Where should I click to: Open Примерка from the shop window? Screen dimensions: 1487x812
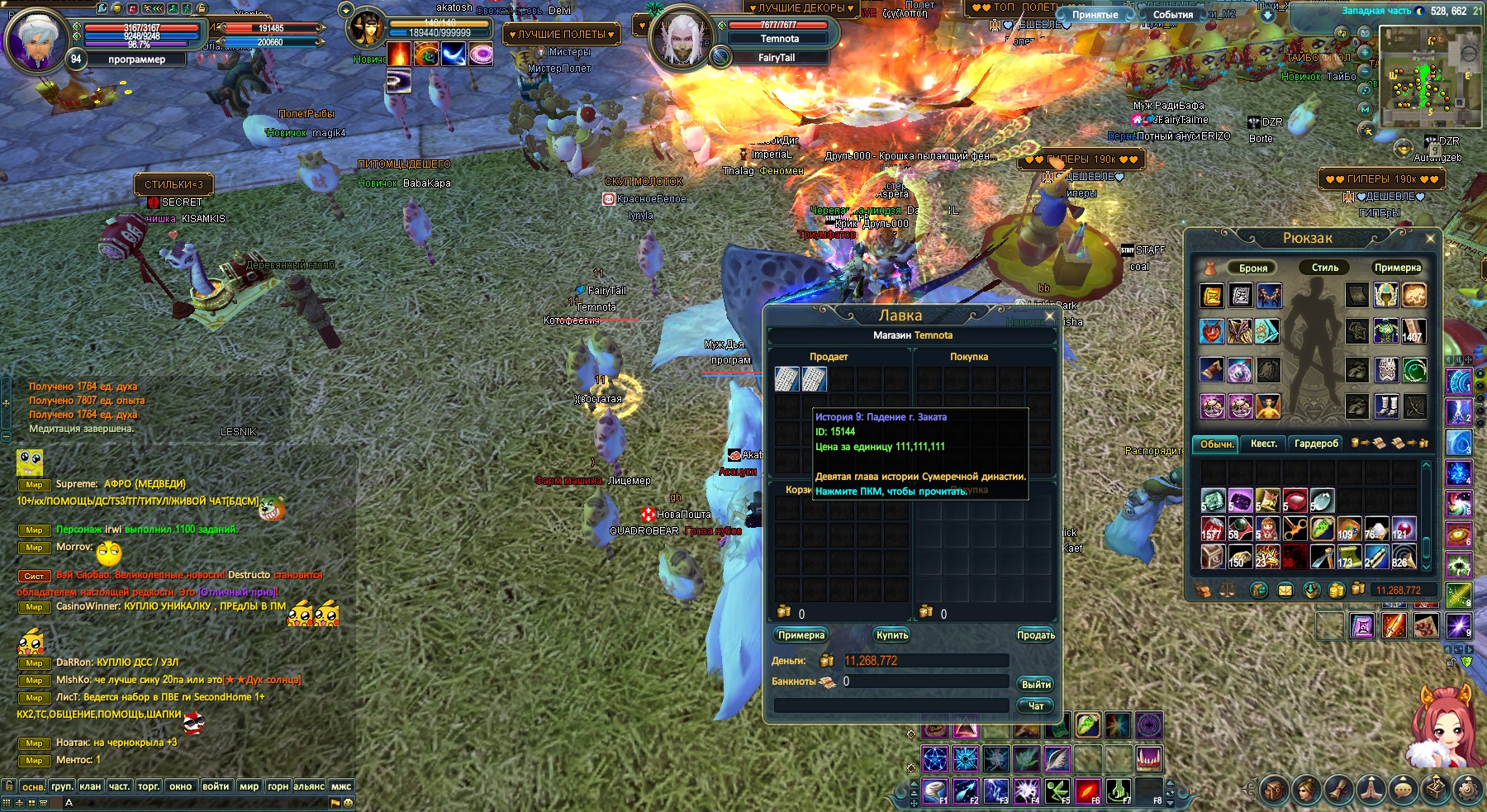tap(801, 634)
